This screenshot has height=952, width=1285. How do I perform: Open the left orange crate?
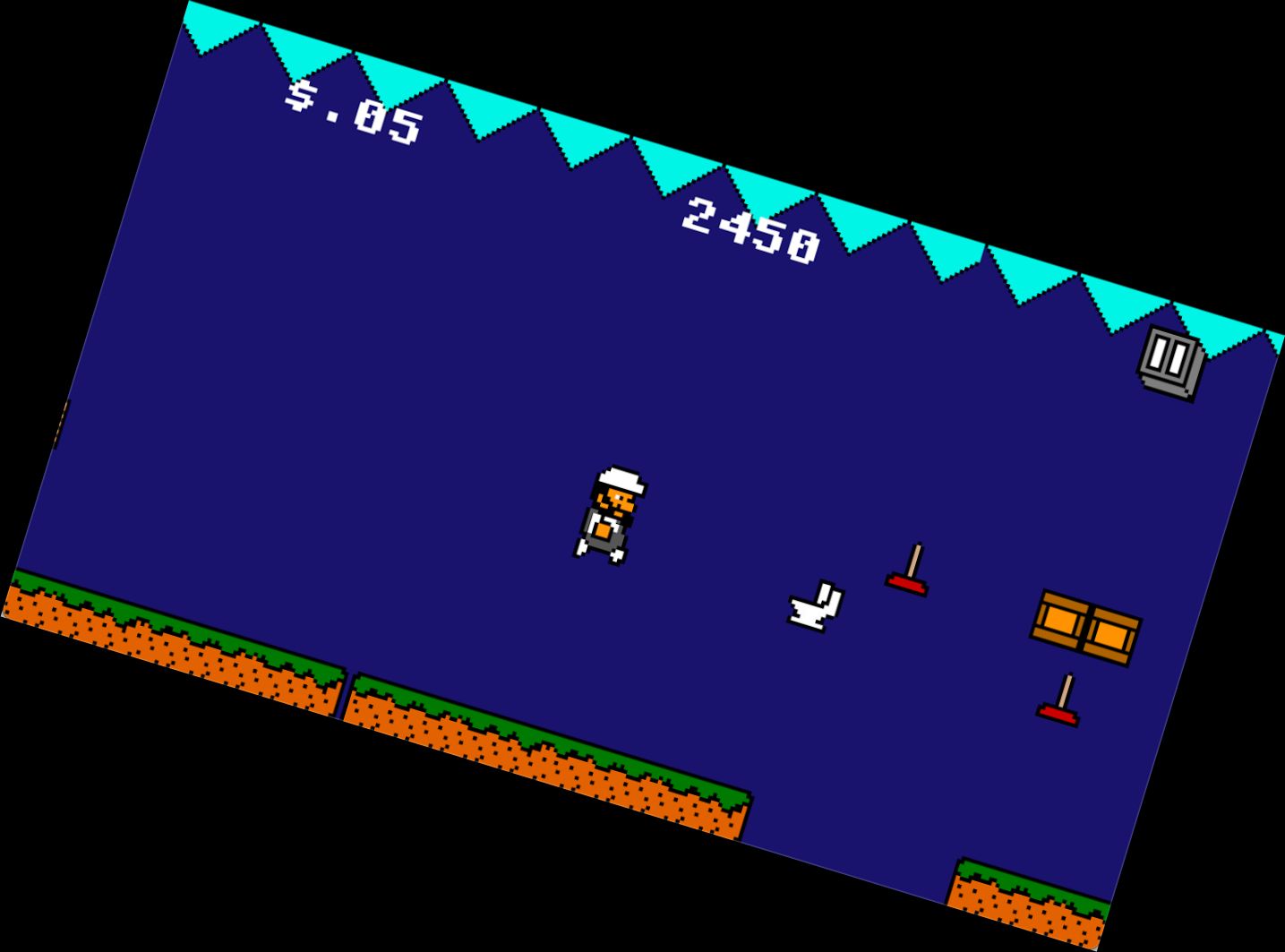pyautogui.click(x=1061, y=618)
